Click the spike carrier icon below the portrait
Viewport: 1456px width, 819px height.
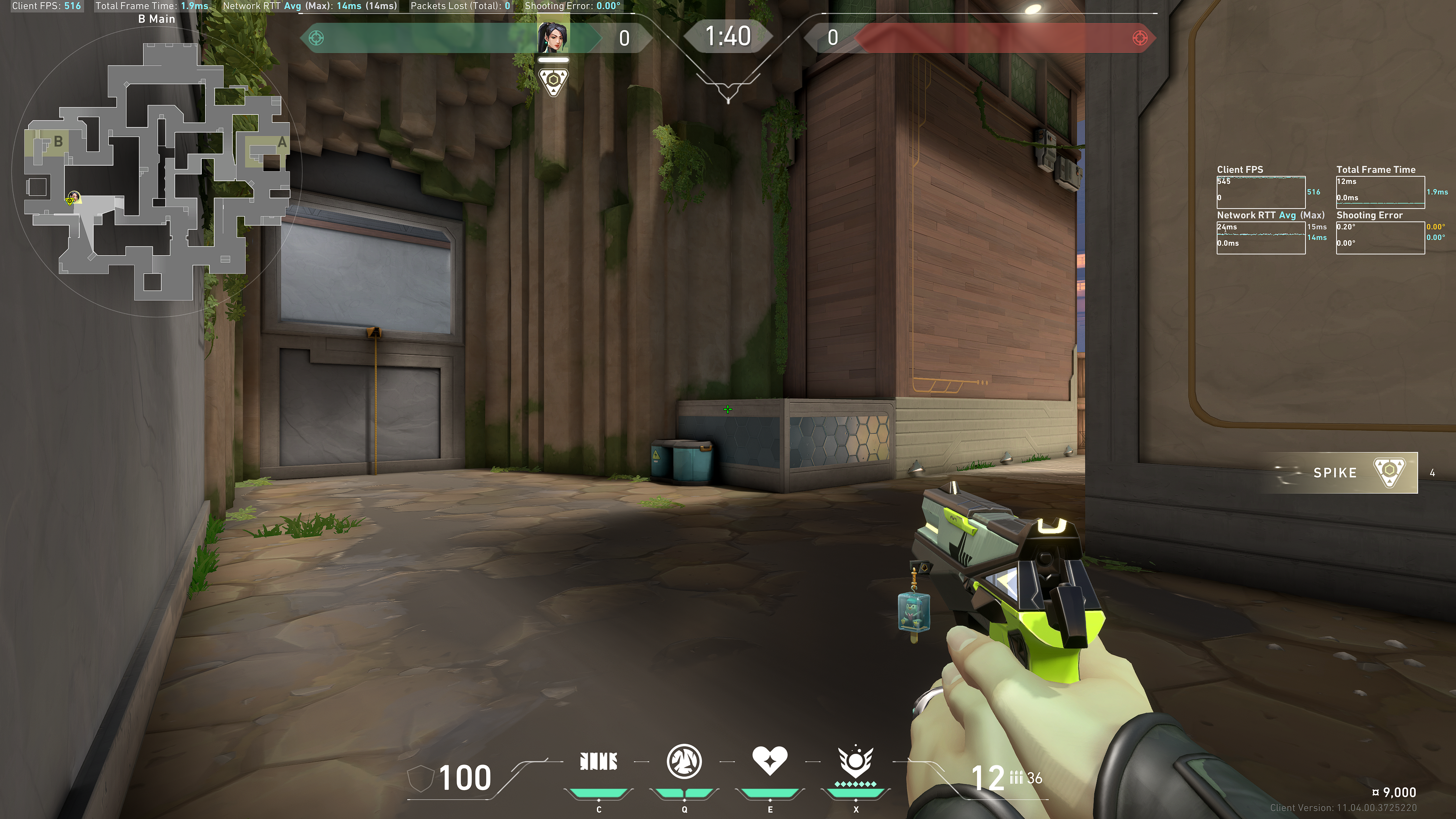tap(553, 82)
